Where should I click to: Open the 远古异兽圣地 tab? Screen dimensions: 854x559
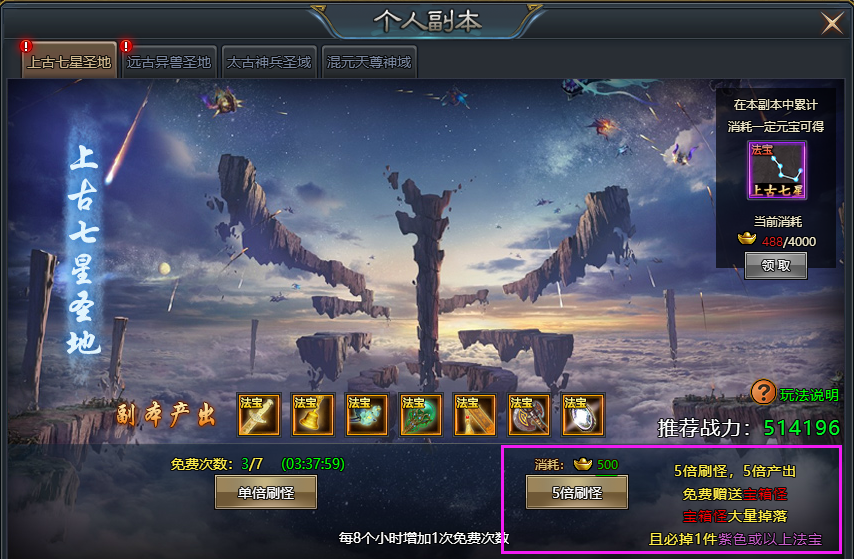tap(169, 62)
